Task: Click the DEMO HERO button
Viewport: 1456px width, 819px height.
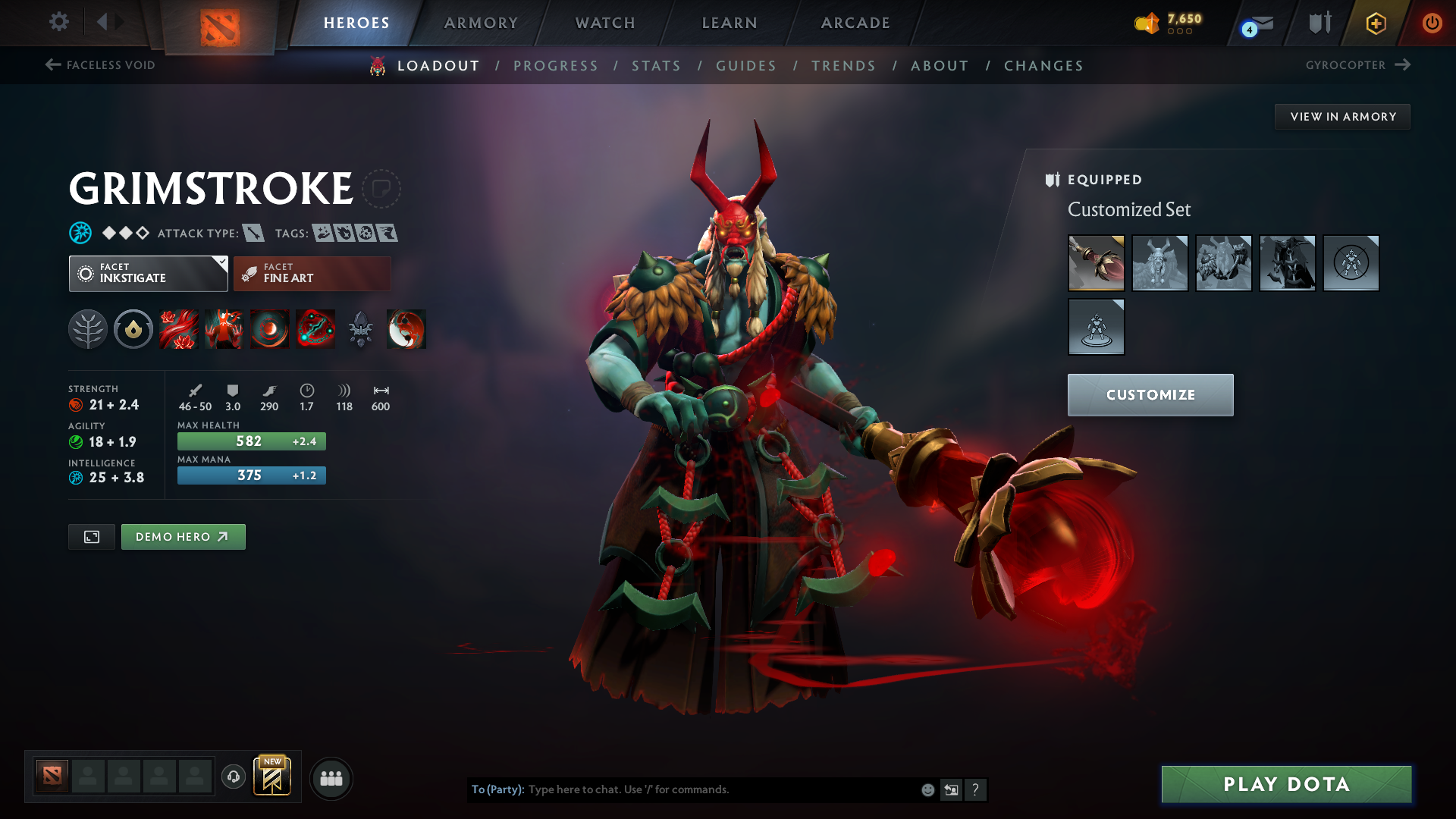Action: click(183, 536)
